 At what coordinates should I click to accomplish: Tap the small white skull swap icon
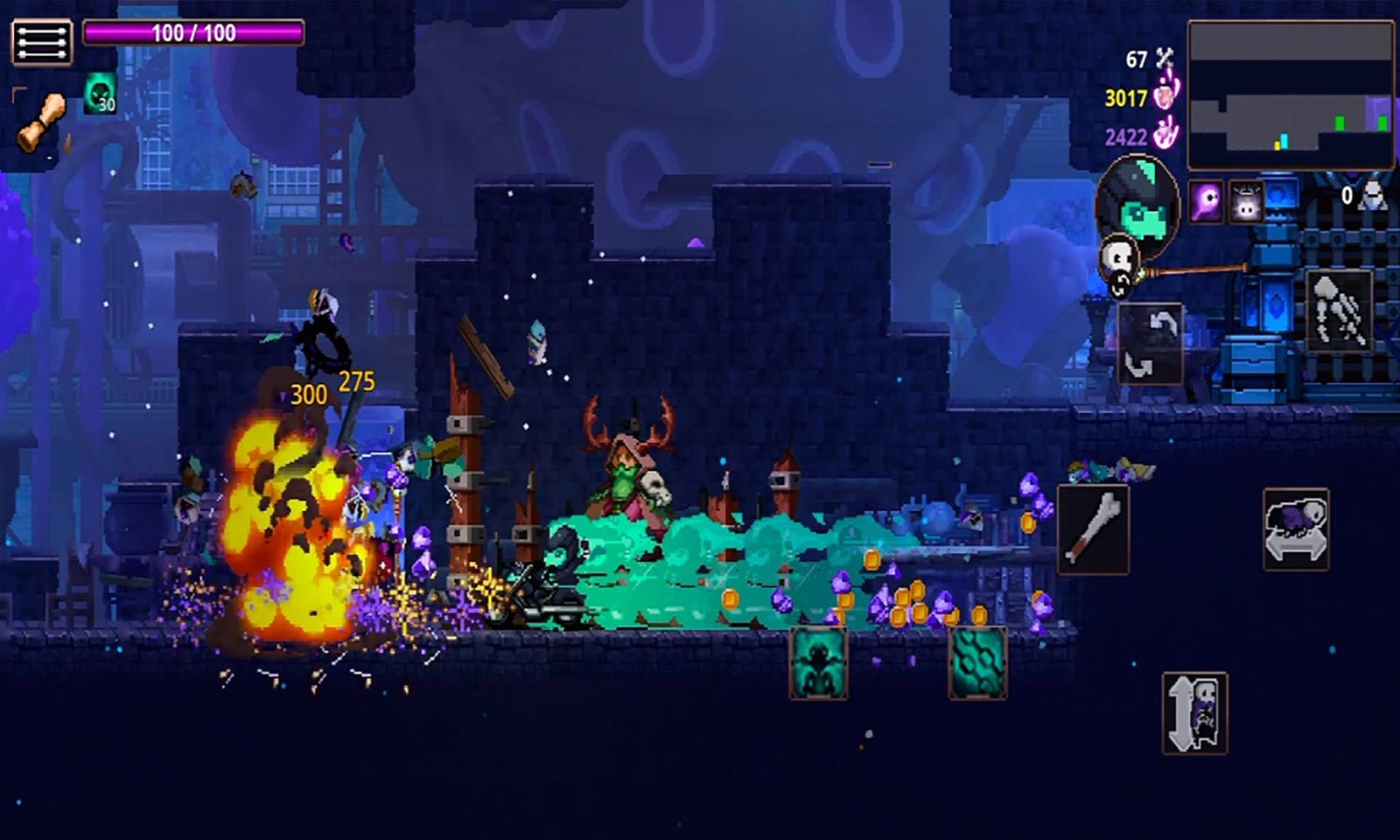pyautogui.click(x=1118, y=261)
